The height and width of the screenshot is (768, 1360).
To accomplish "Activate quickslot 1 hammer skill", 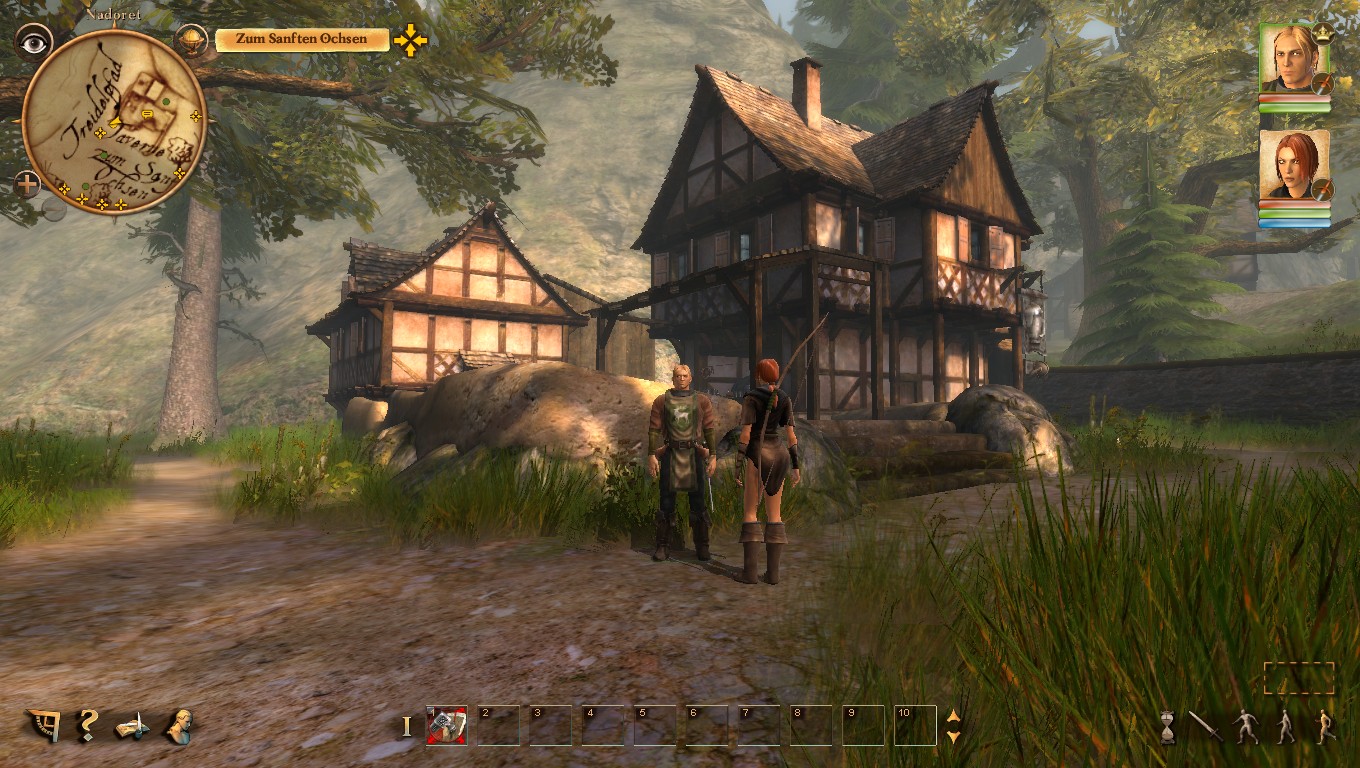I will 446,726.
